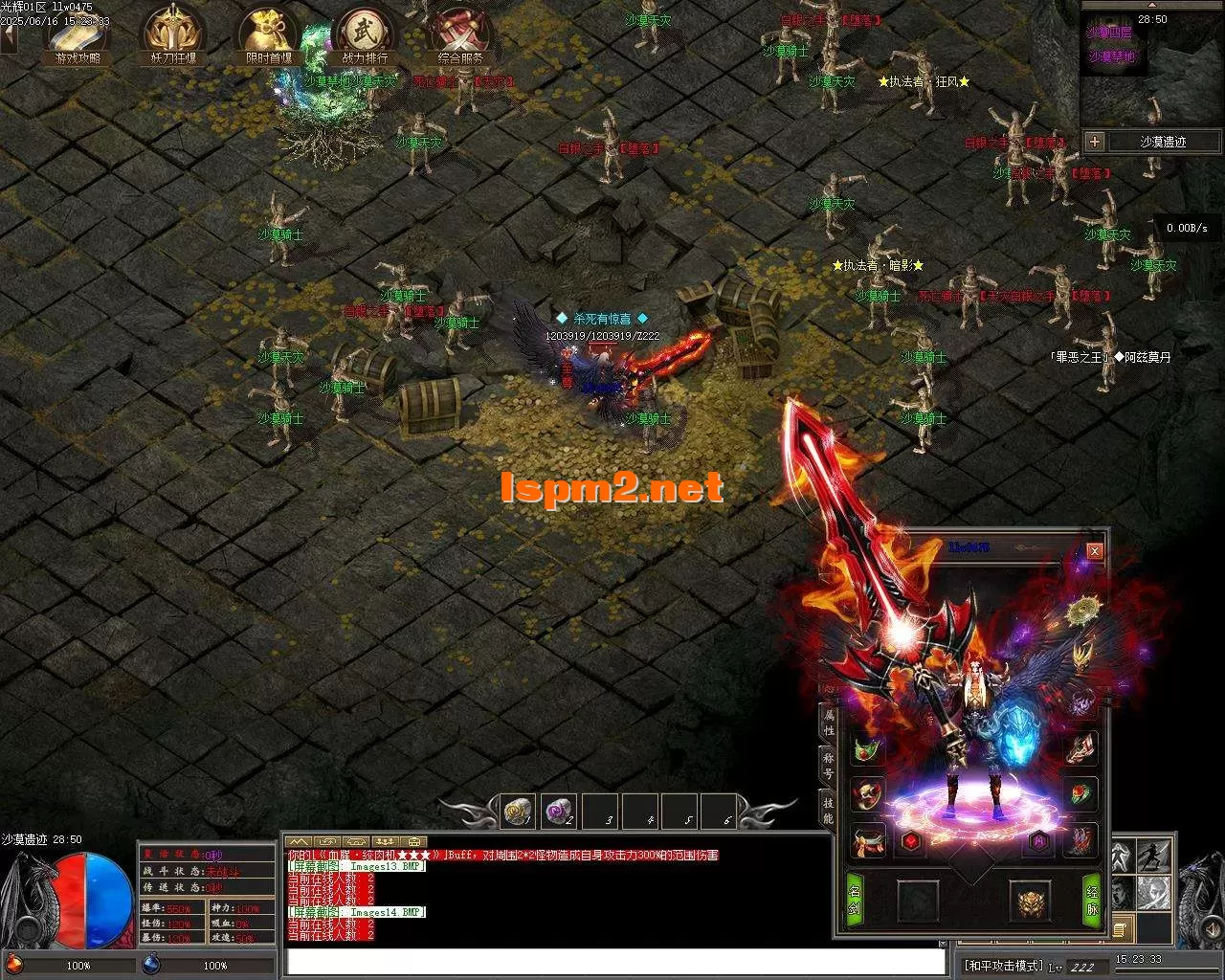Select the golden lion emblem equipment slot
This screenshot has height=980, width=1225.
[x=1030, y=902]
